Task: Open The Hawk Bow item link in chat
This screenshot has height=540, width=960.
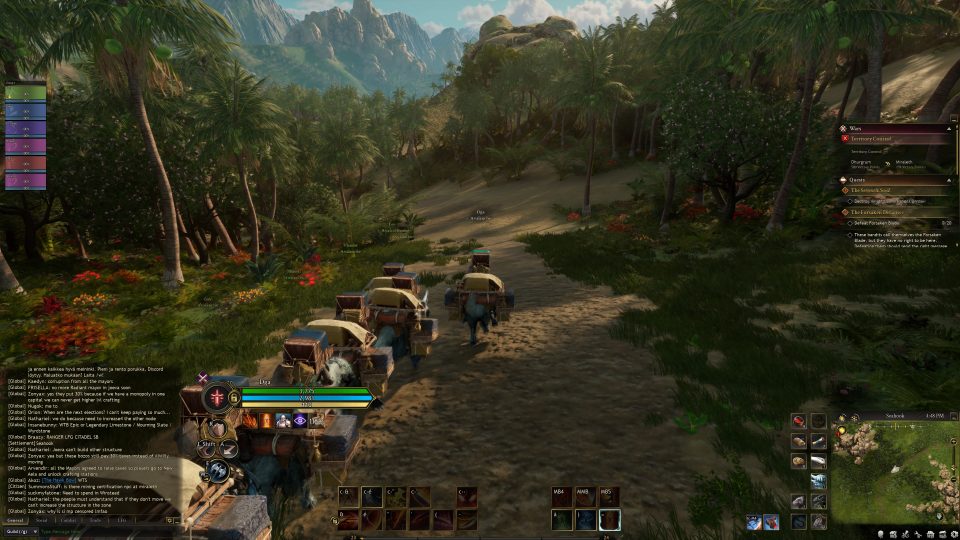Action: (x=59, y=478)
